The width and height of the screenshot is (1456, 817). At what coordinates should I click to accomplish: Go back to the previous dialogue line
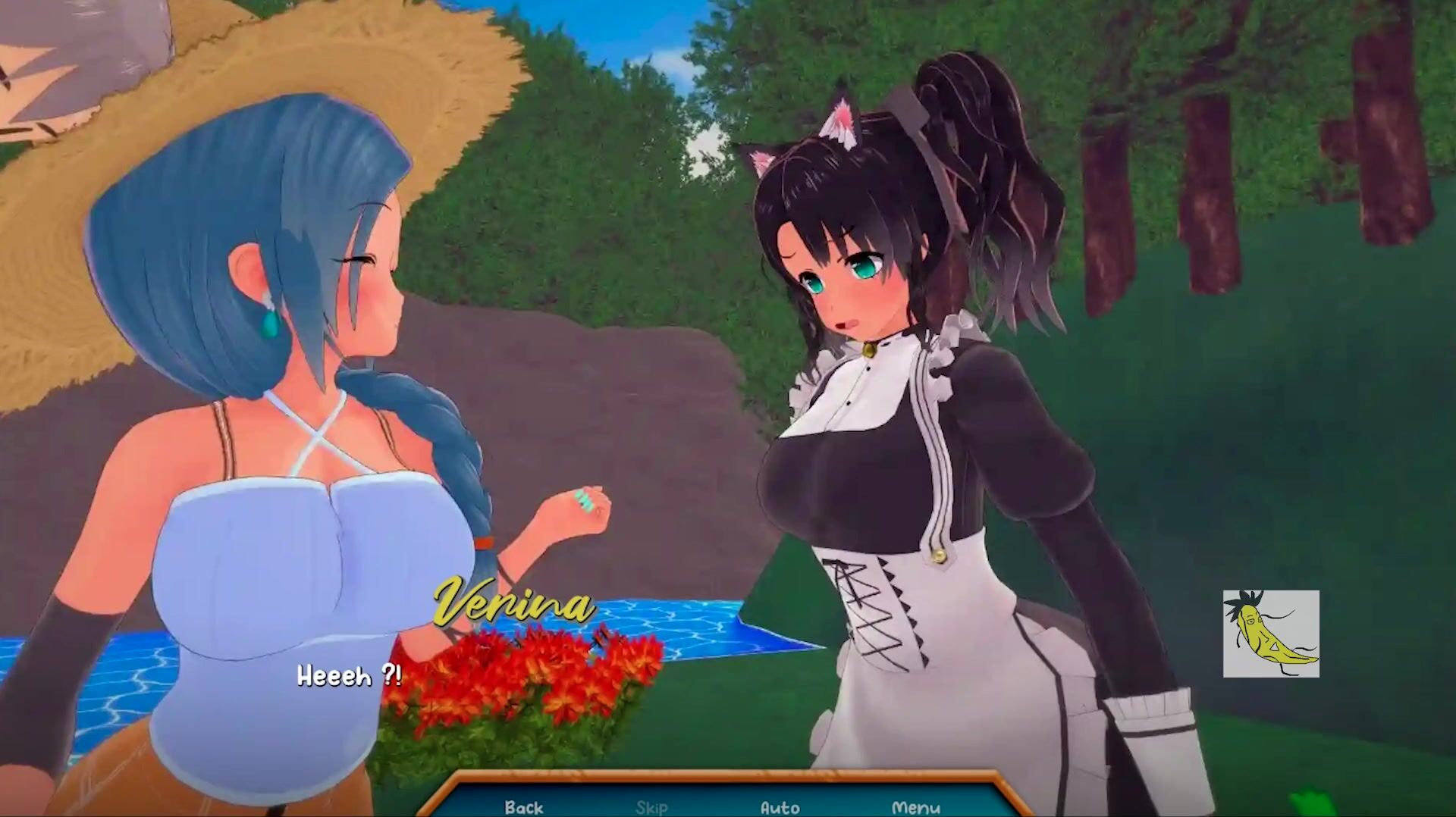coord(524,807)
